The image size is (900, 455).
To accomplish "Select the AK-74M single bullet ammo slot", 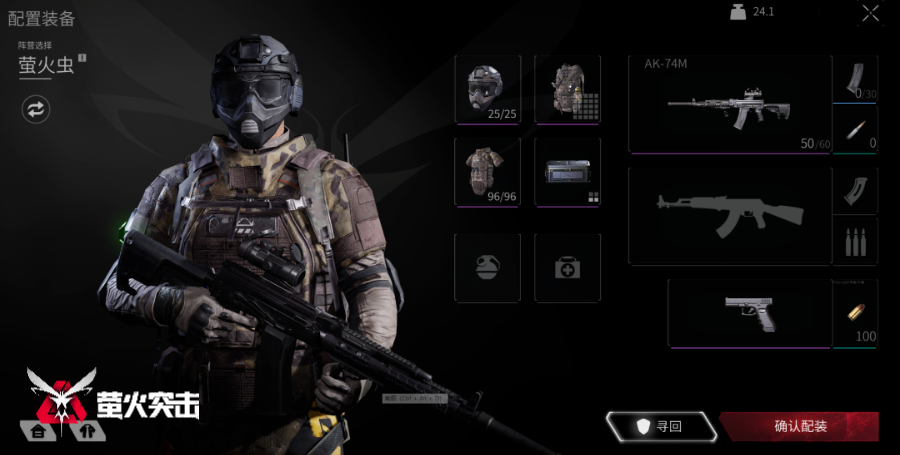I will [855, 130].
